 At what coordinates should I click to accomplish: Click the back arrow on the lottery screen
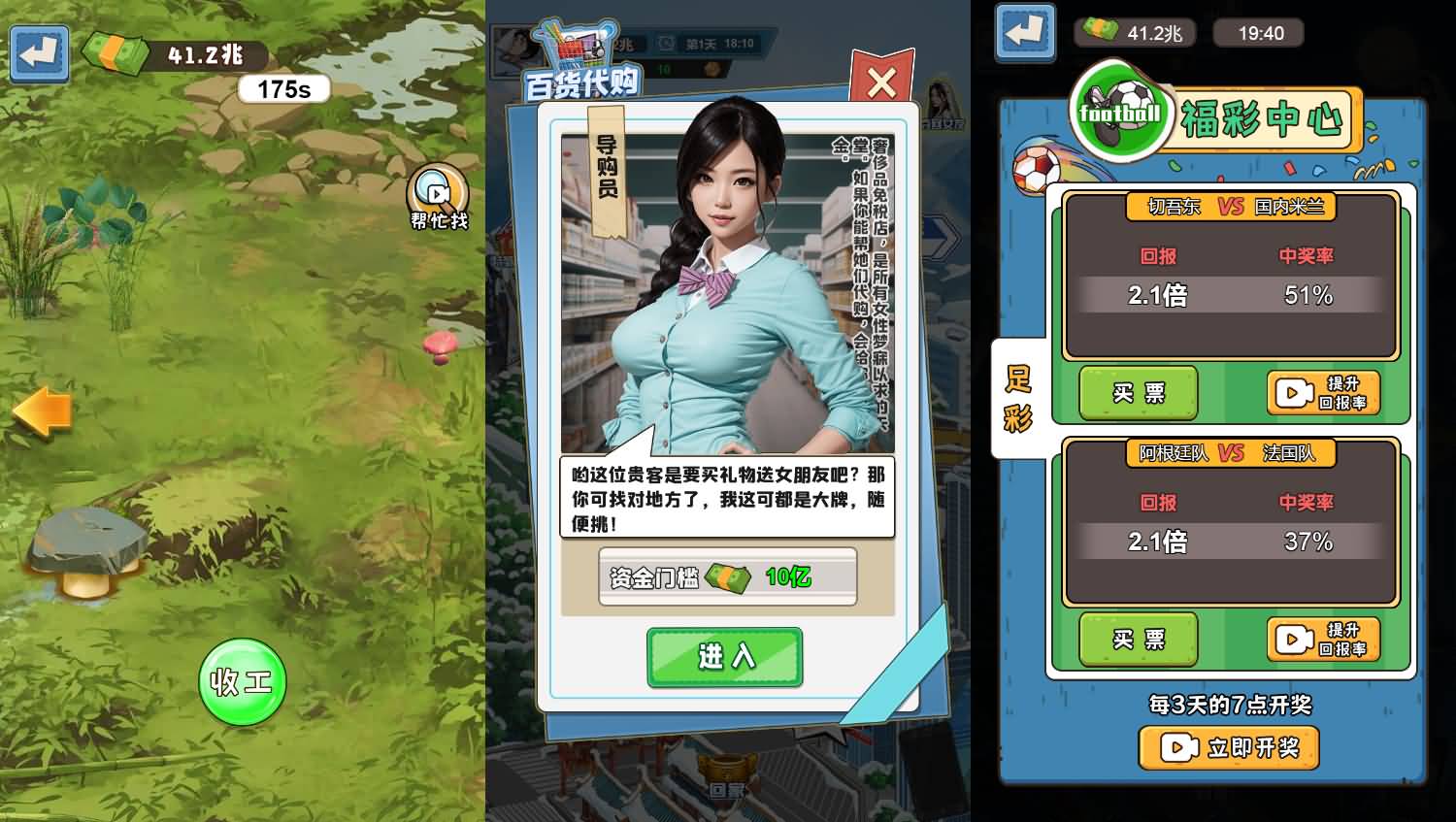pyautogui.click(x=1023, y=32)
